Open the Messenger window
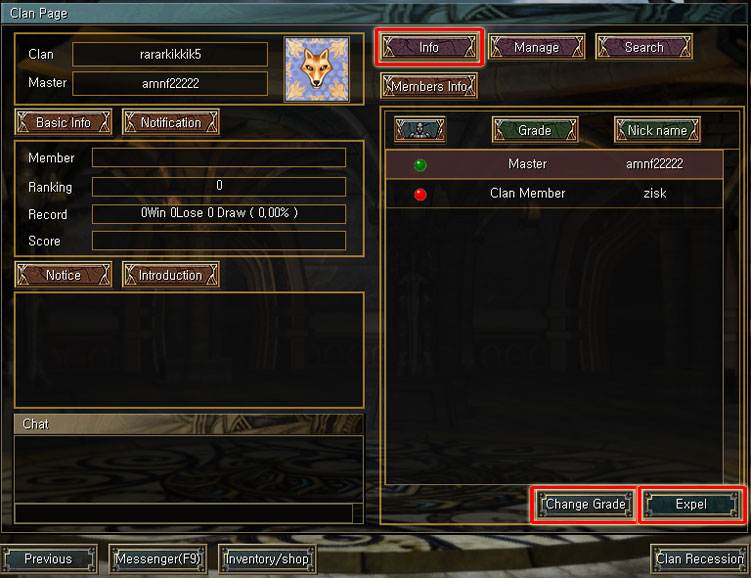 point(158,558)
